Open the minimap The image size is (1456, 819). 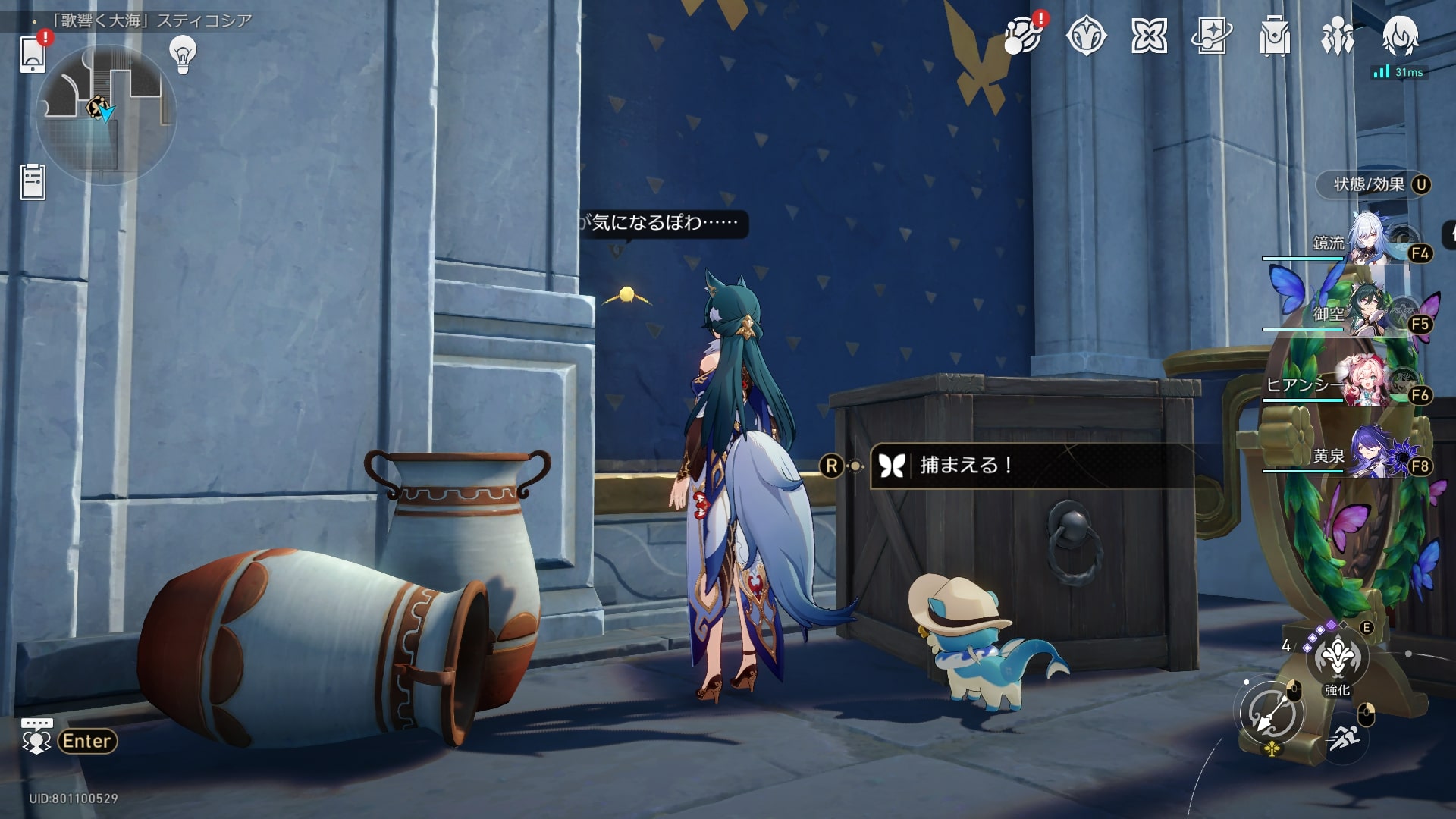click(x=106, y=114)
